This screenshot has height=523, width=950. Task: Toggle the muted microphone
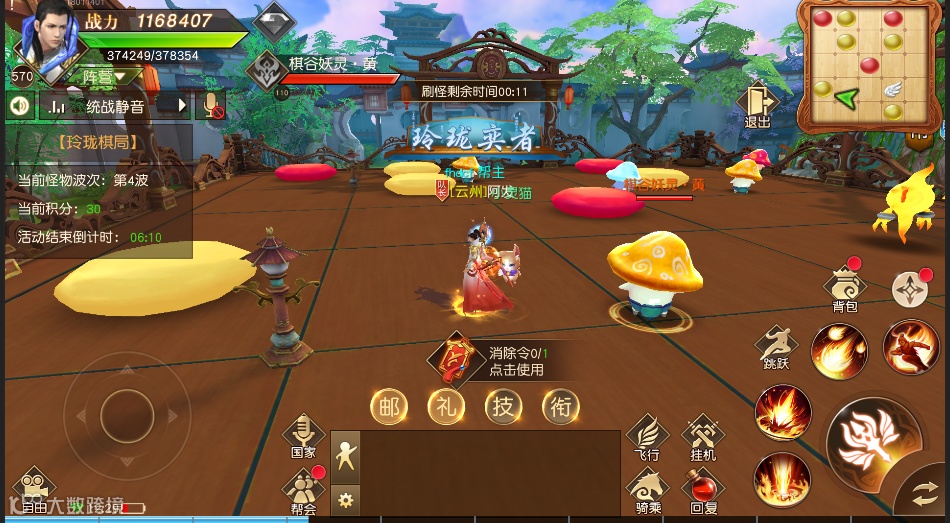click(x=213, y=104)
